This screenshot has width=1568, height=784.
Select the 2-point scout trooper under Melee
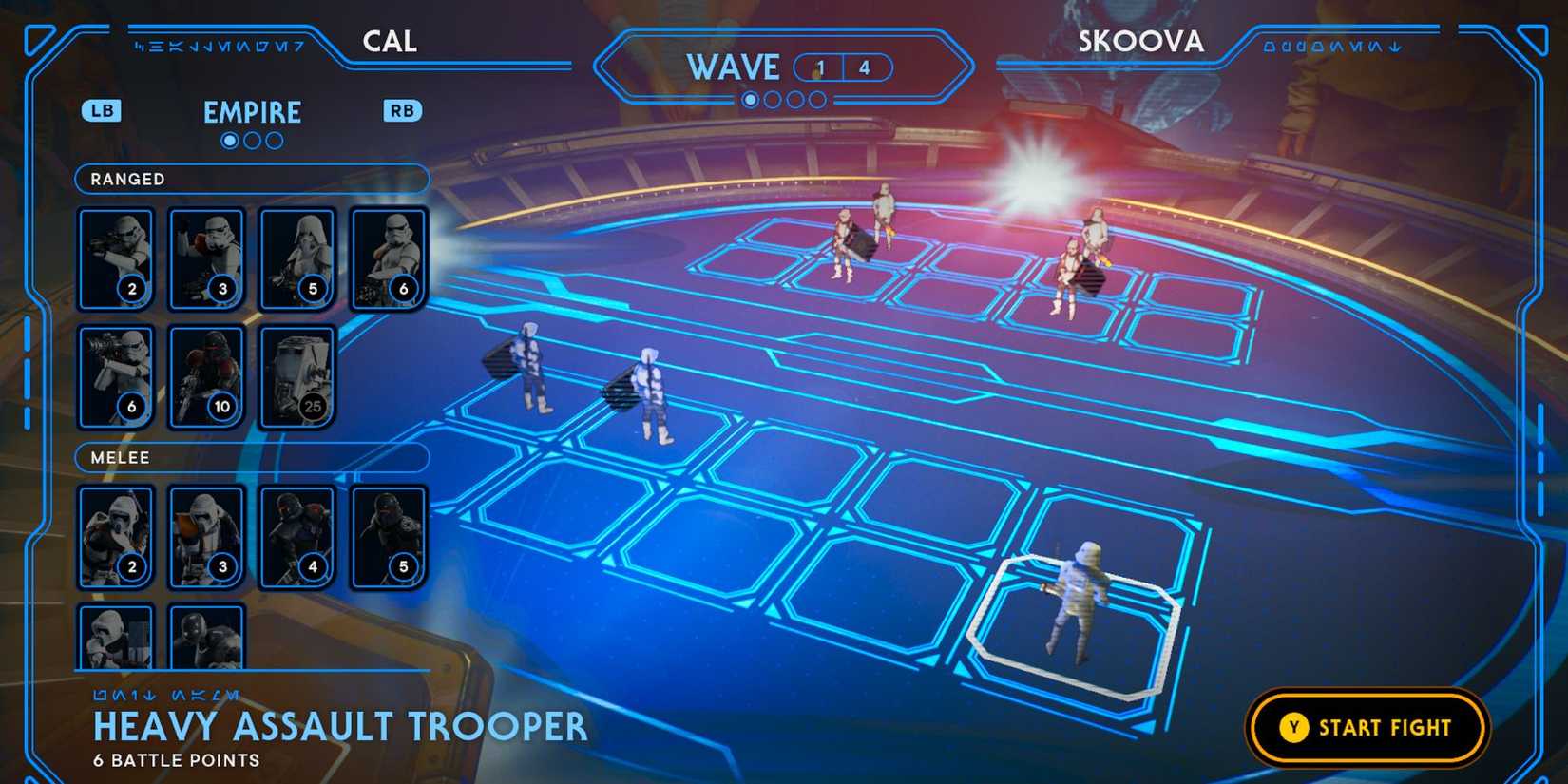(116, 535)
